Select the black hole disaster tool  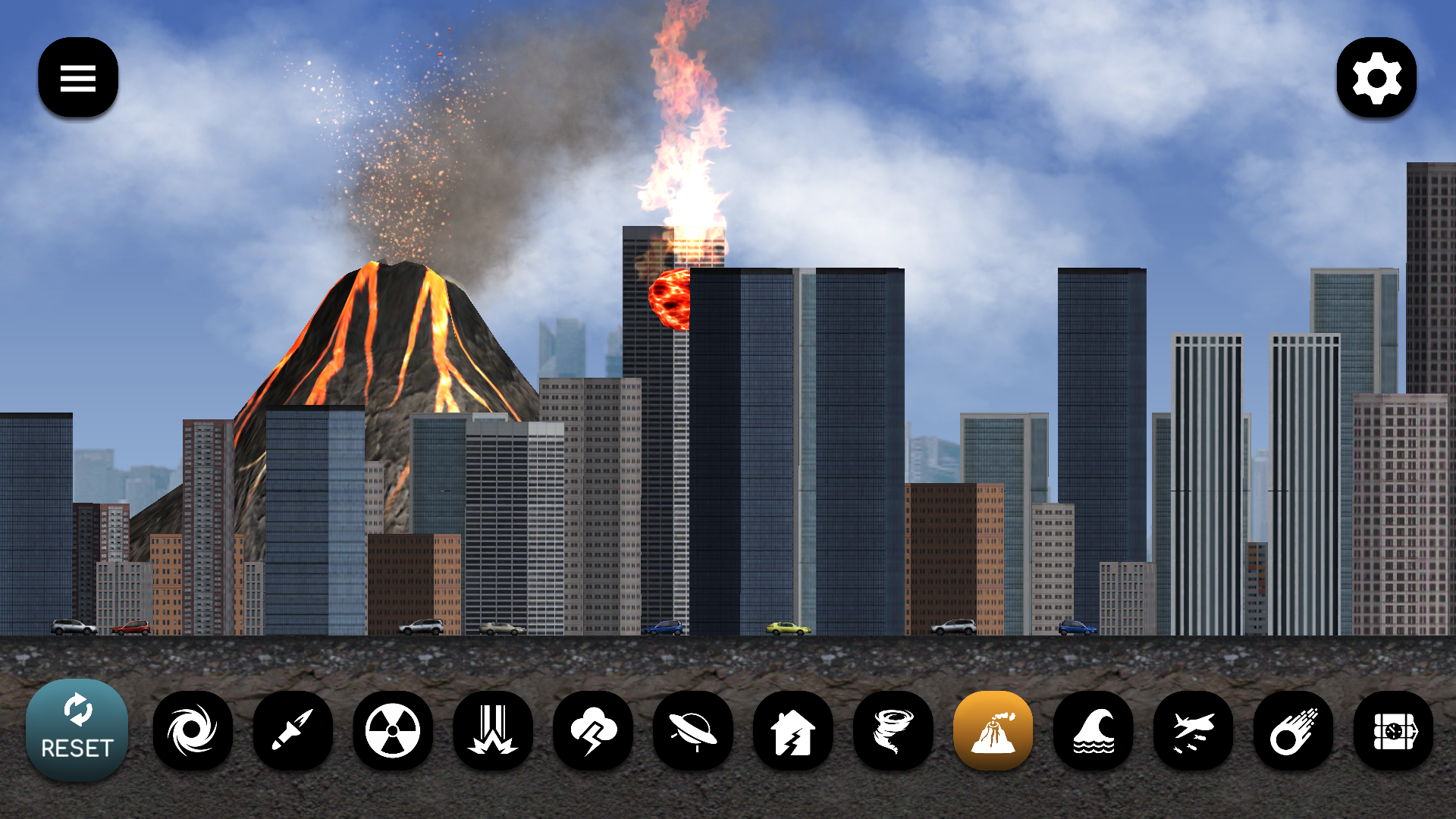click(193, 730)
